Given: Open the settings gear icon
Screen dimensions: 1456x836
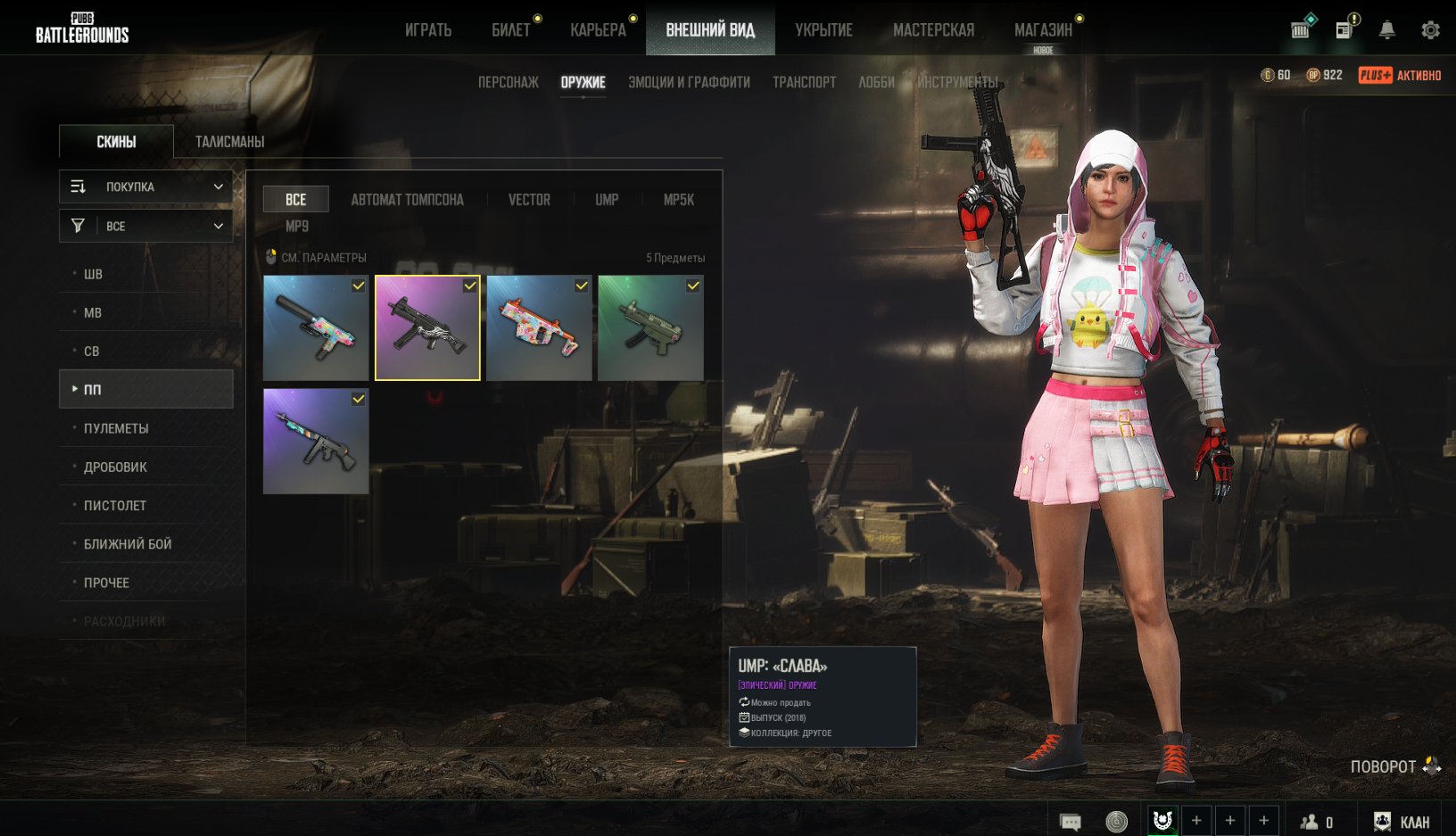Looking at the screenshot, I should coord(1430,30).
